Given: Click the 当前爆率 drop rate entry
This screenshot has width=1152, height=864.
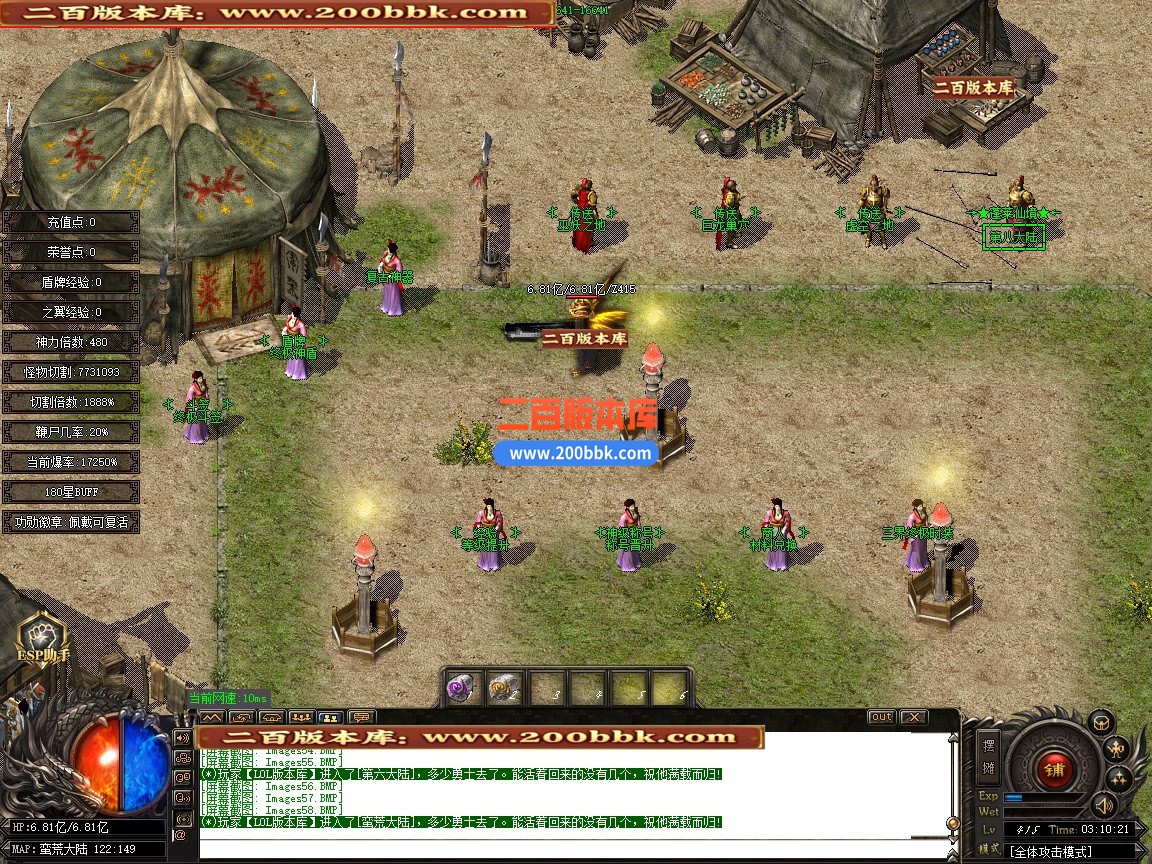Looking at the screenshot, I should [x=71, y=462].
